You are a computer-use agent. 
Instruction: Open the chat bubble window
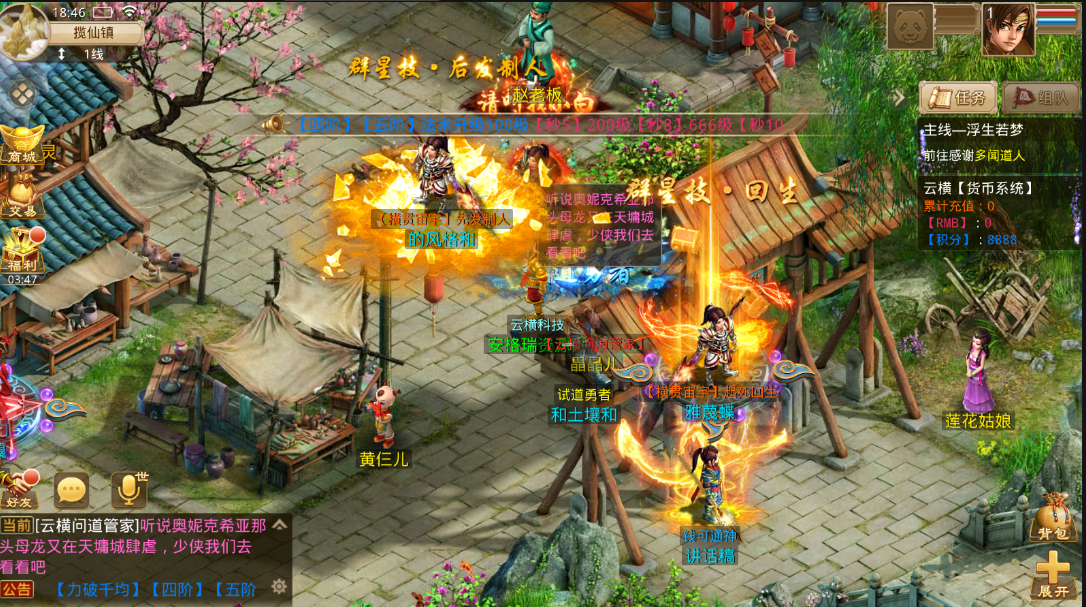pos(71,490)
